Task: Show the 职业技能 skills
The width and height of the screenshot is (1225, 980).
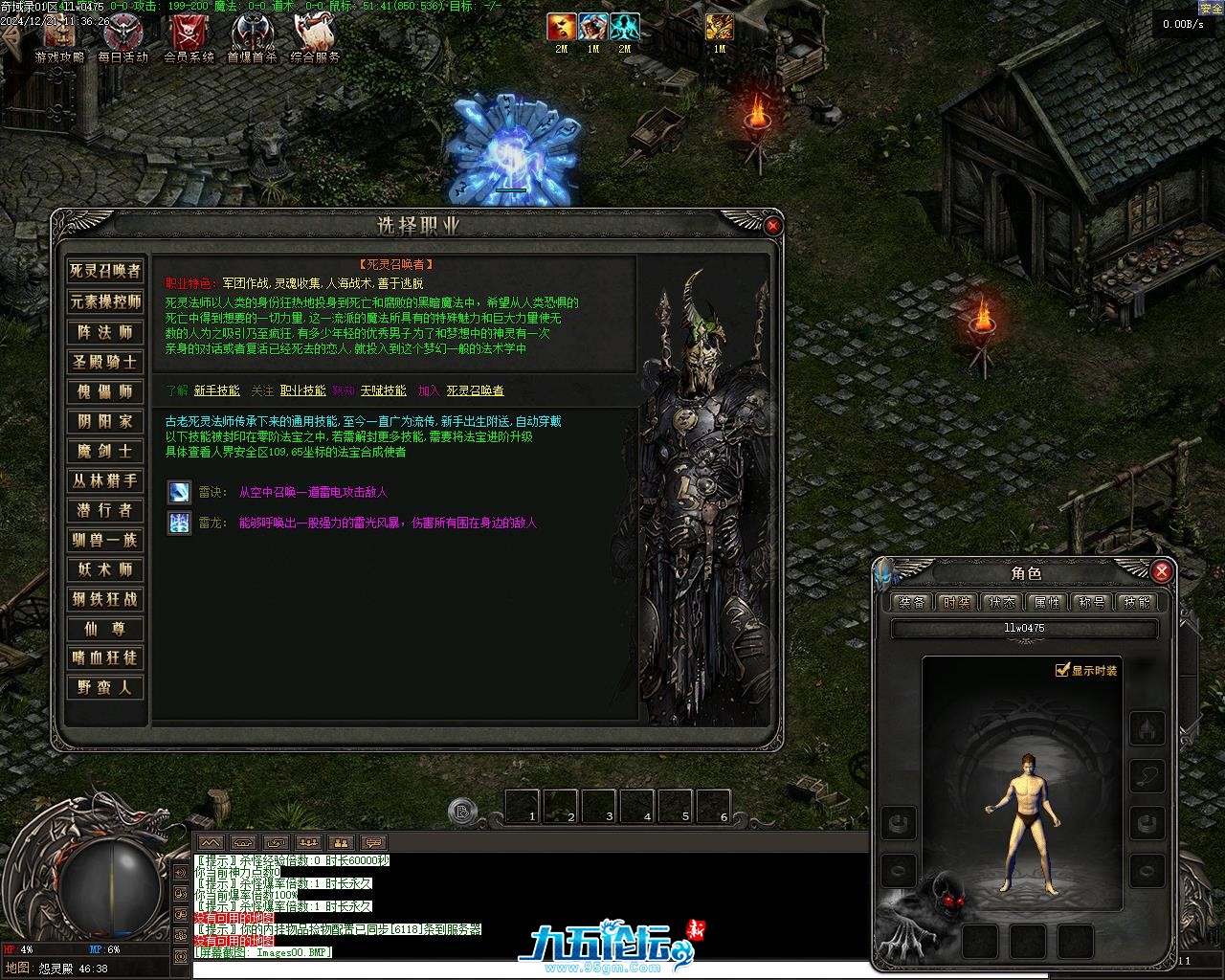Action: [x=302, y=390]
